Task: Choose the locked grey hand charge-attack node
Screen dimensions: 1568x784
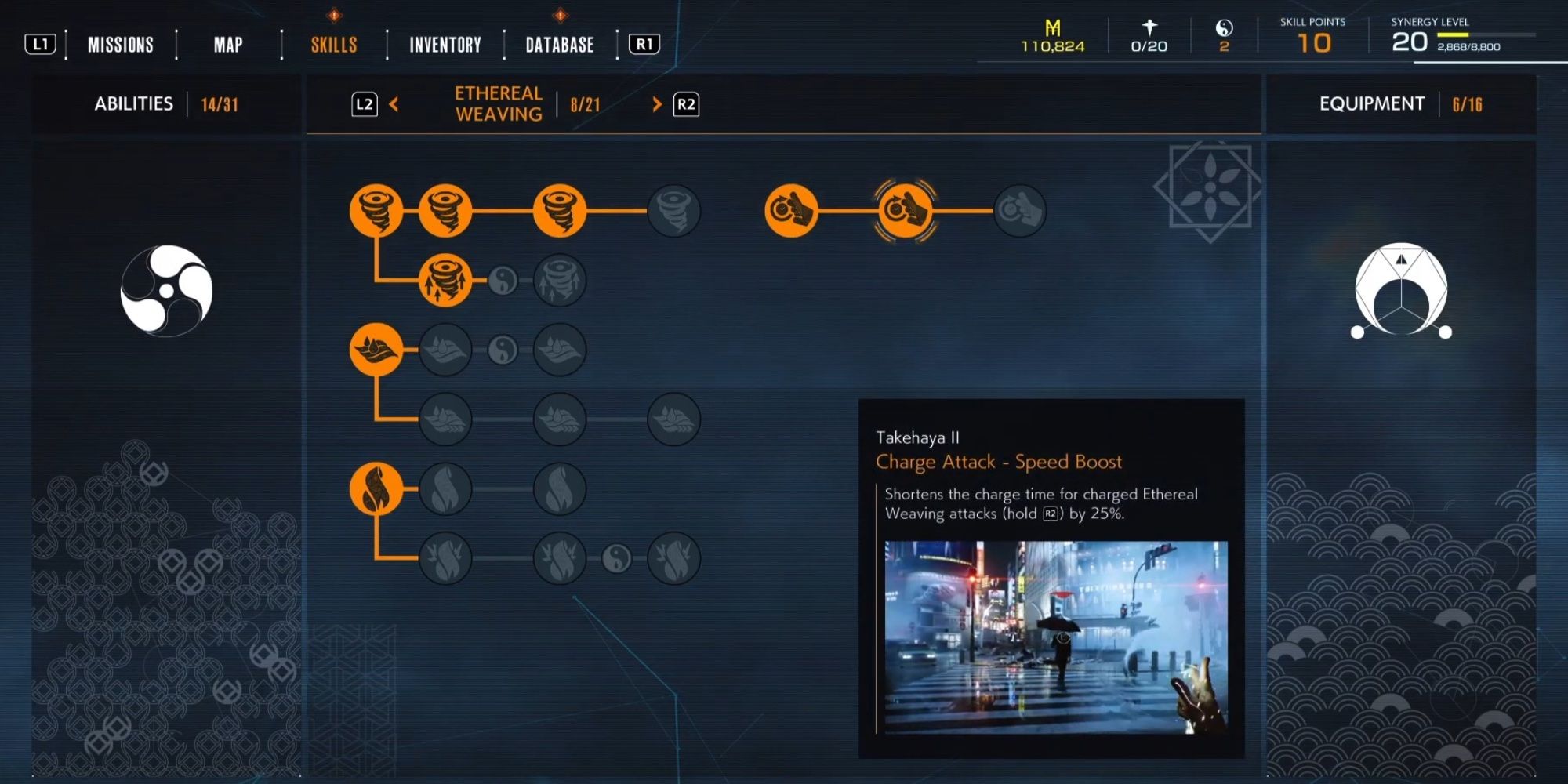Action: point(1019,210)
